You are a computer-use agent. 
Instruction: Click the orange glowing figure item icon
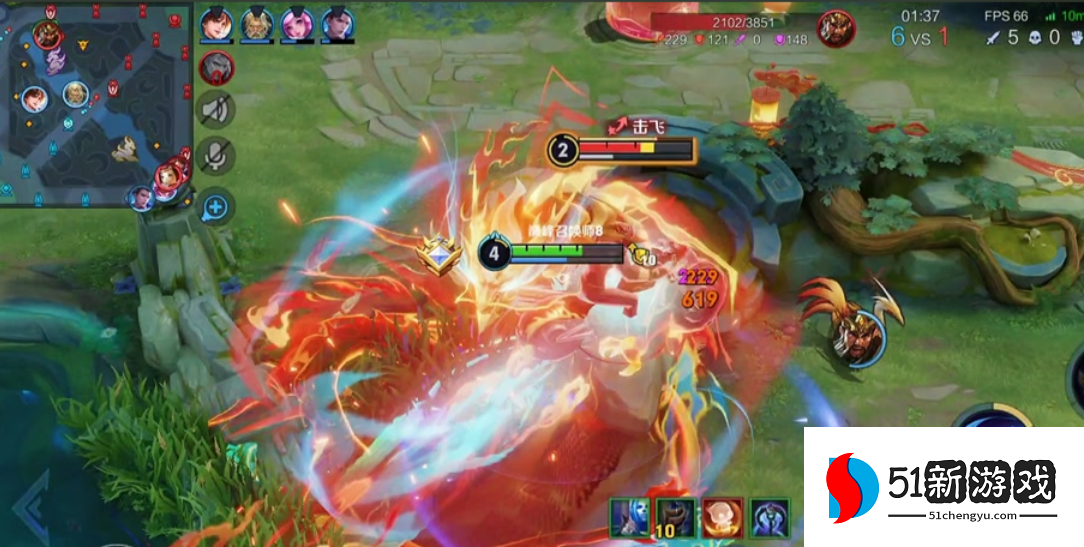click(x=722, y=518)
